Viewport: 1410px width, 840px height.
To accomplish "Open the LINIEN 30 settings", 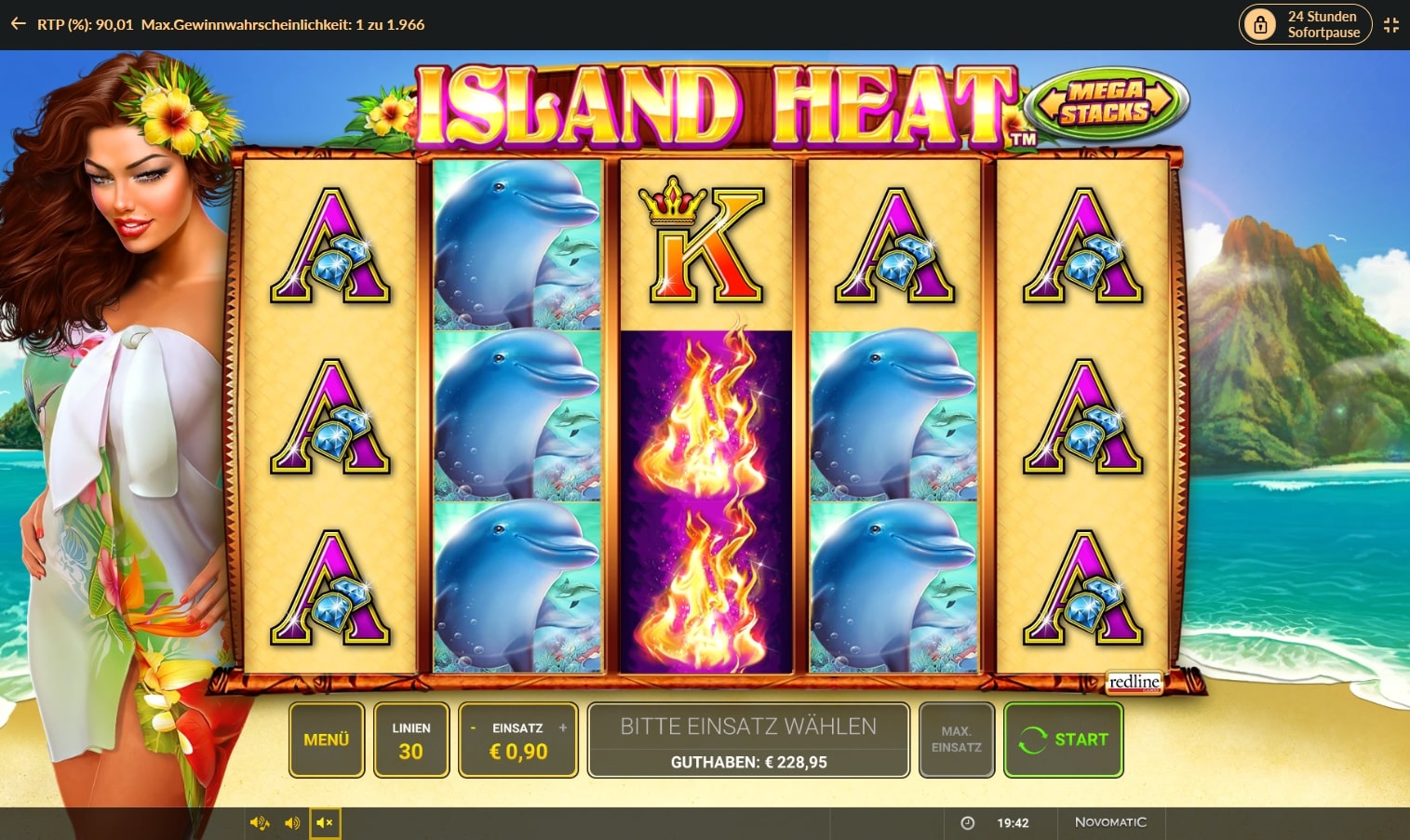I will pos(411,740).
